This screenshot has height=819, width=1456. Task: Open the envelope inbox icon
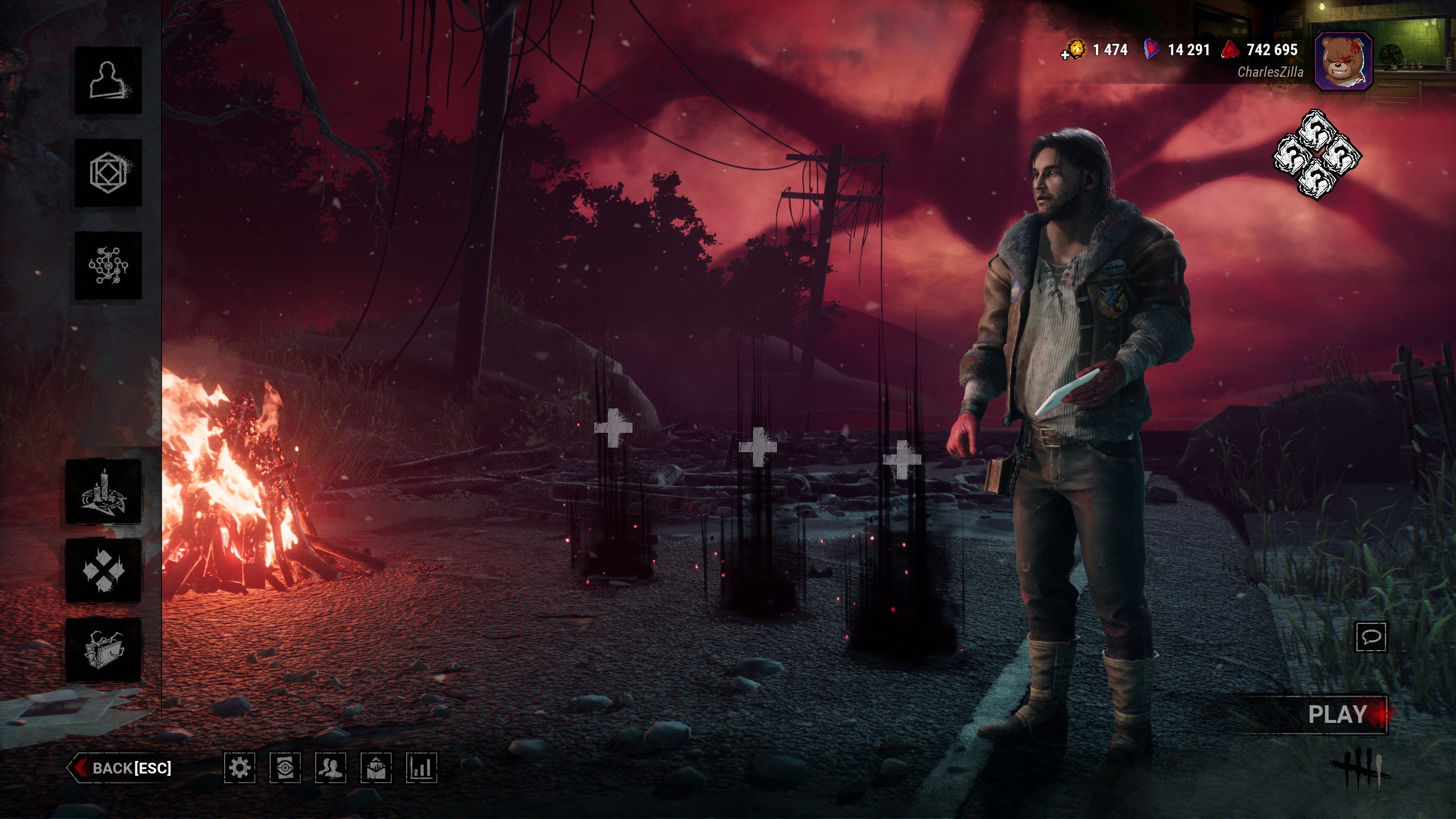[376, 768]
